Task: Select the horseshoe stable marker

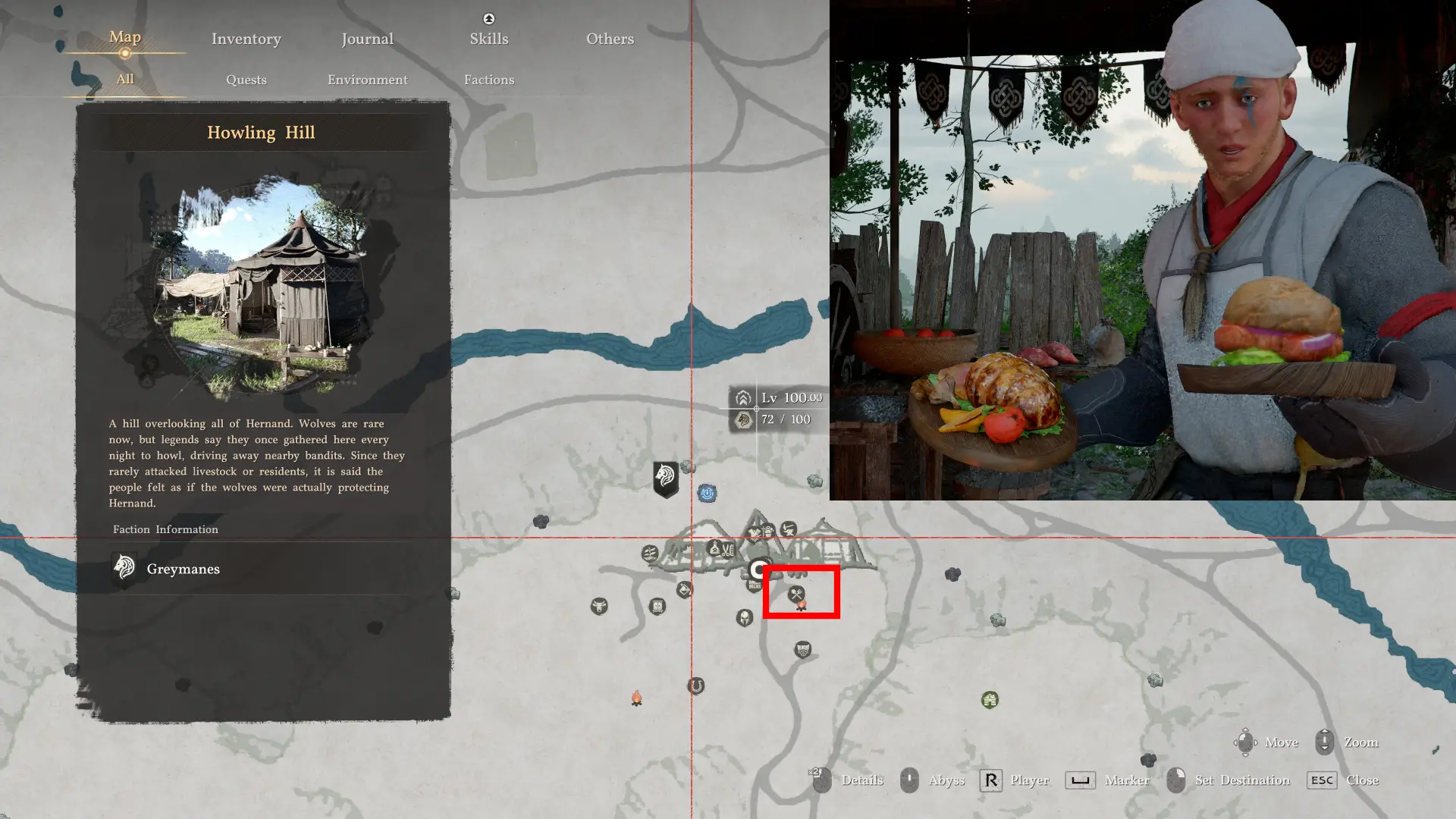Action: coord(695,686)
